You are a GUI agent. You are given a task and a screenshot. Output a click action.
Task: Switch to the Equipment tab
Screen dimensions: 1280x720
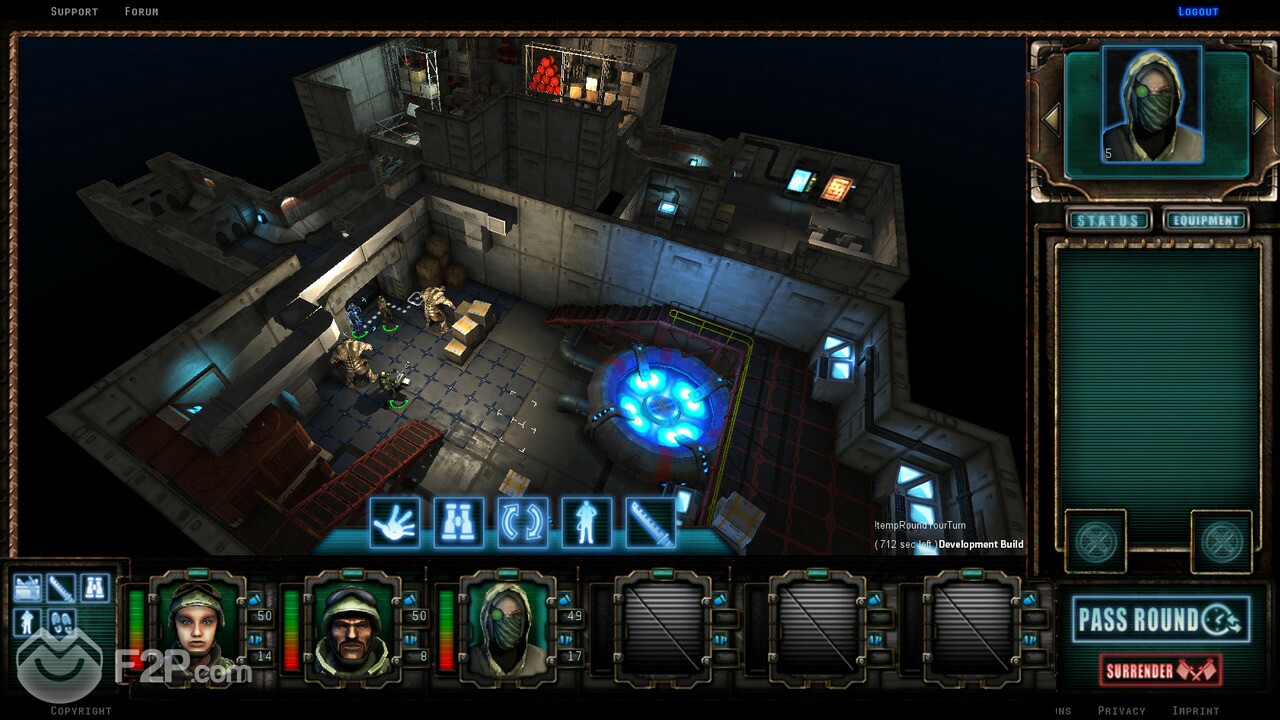[1206, 221]
